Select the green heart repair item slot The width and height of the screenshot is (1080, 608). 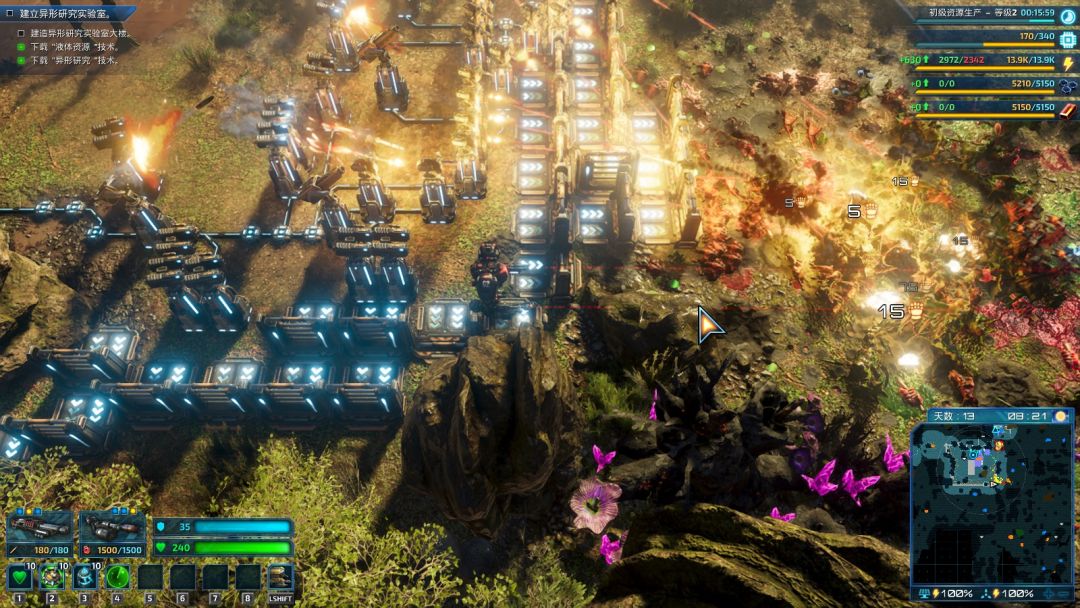click(19, 577)
